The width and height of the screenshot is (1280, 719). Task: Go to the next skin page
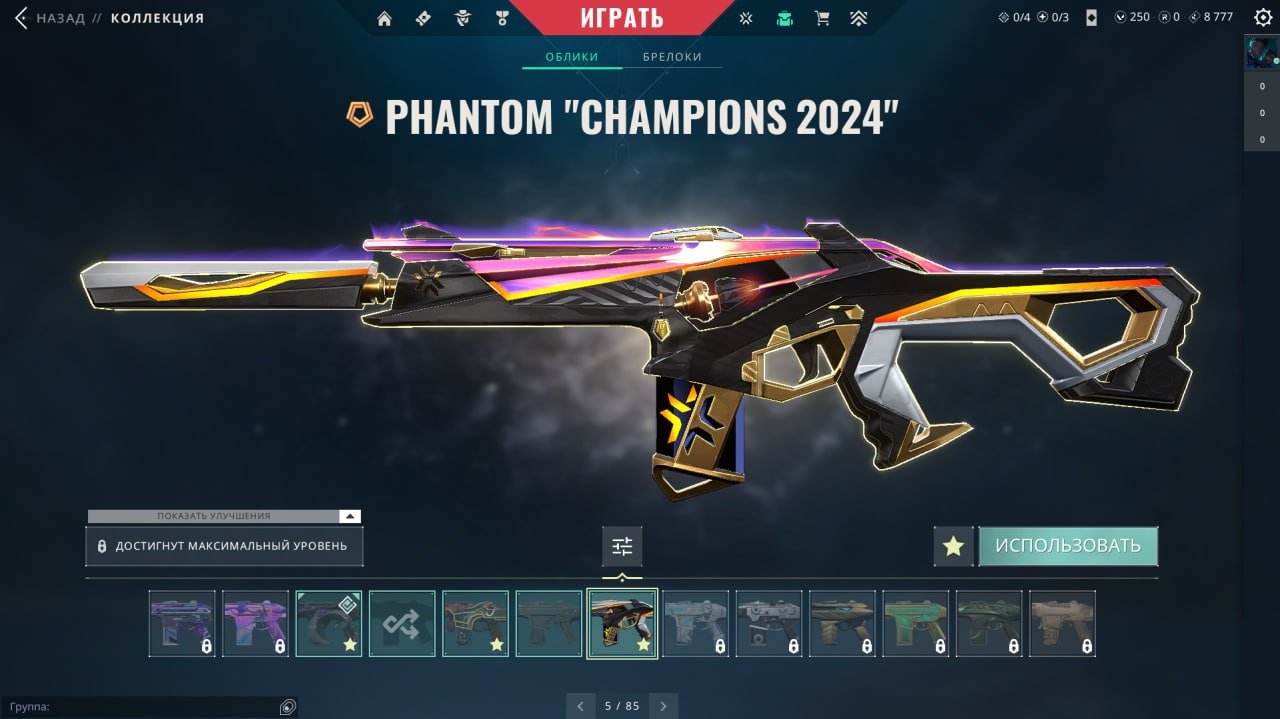pyautogui.click(x=663, y=706)
